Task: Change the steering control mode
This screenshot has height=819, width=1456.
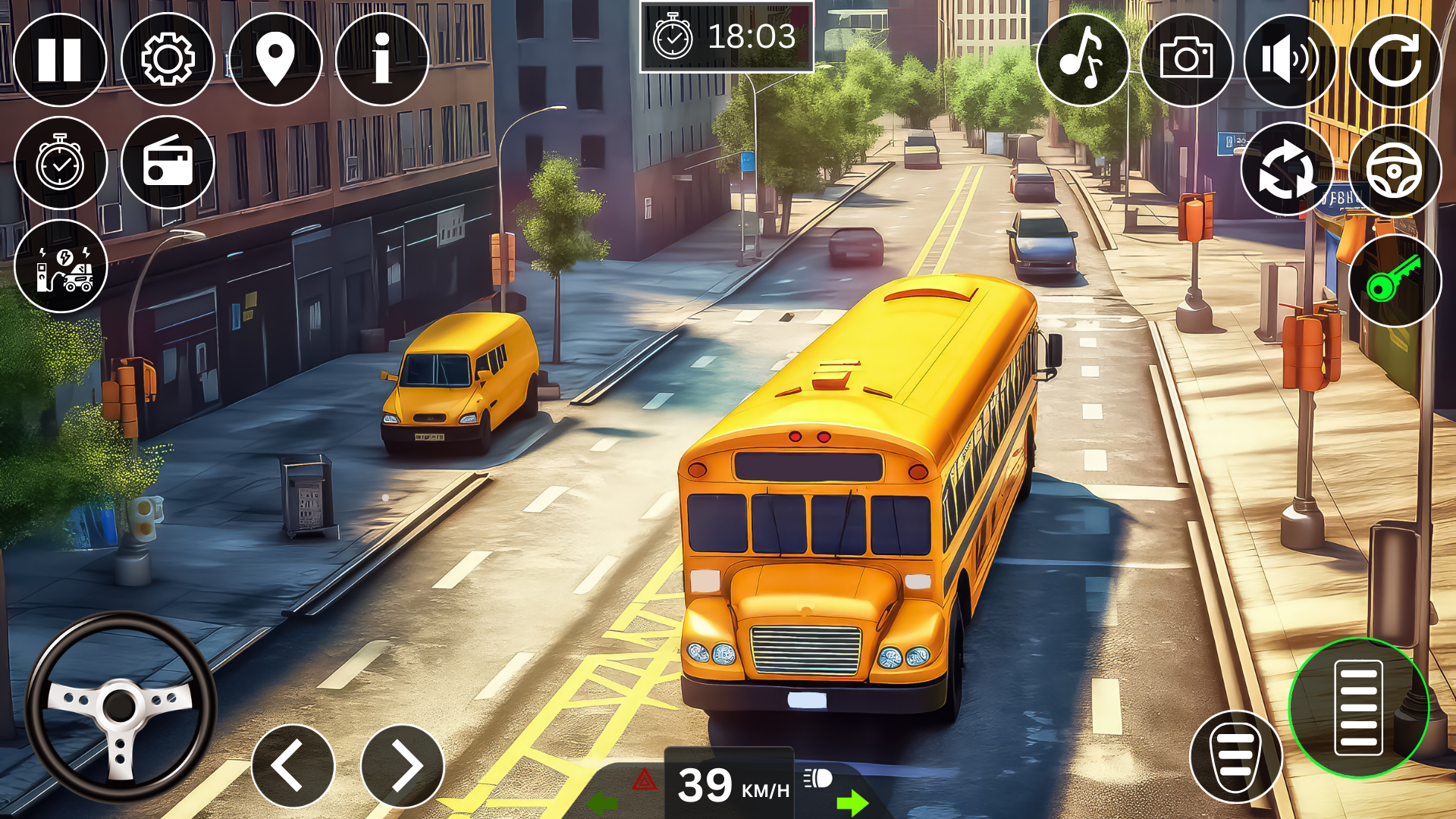Action: tap(1395, 168)
